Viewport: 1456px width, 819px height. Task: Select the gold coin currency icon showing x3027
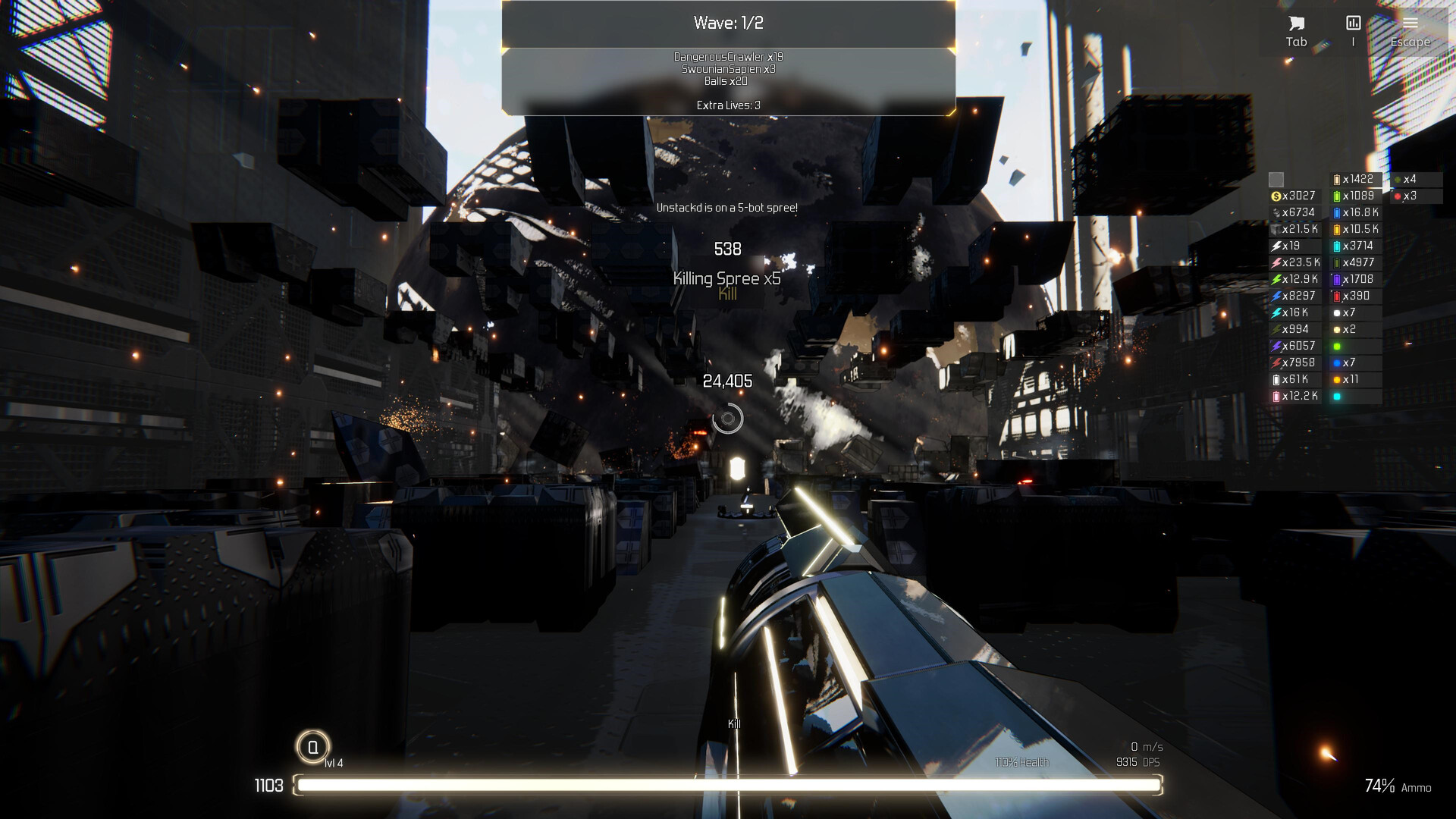point(1276,196)
